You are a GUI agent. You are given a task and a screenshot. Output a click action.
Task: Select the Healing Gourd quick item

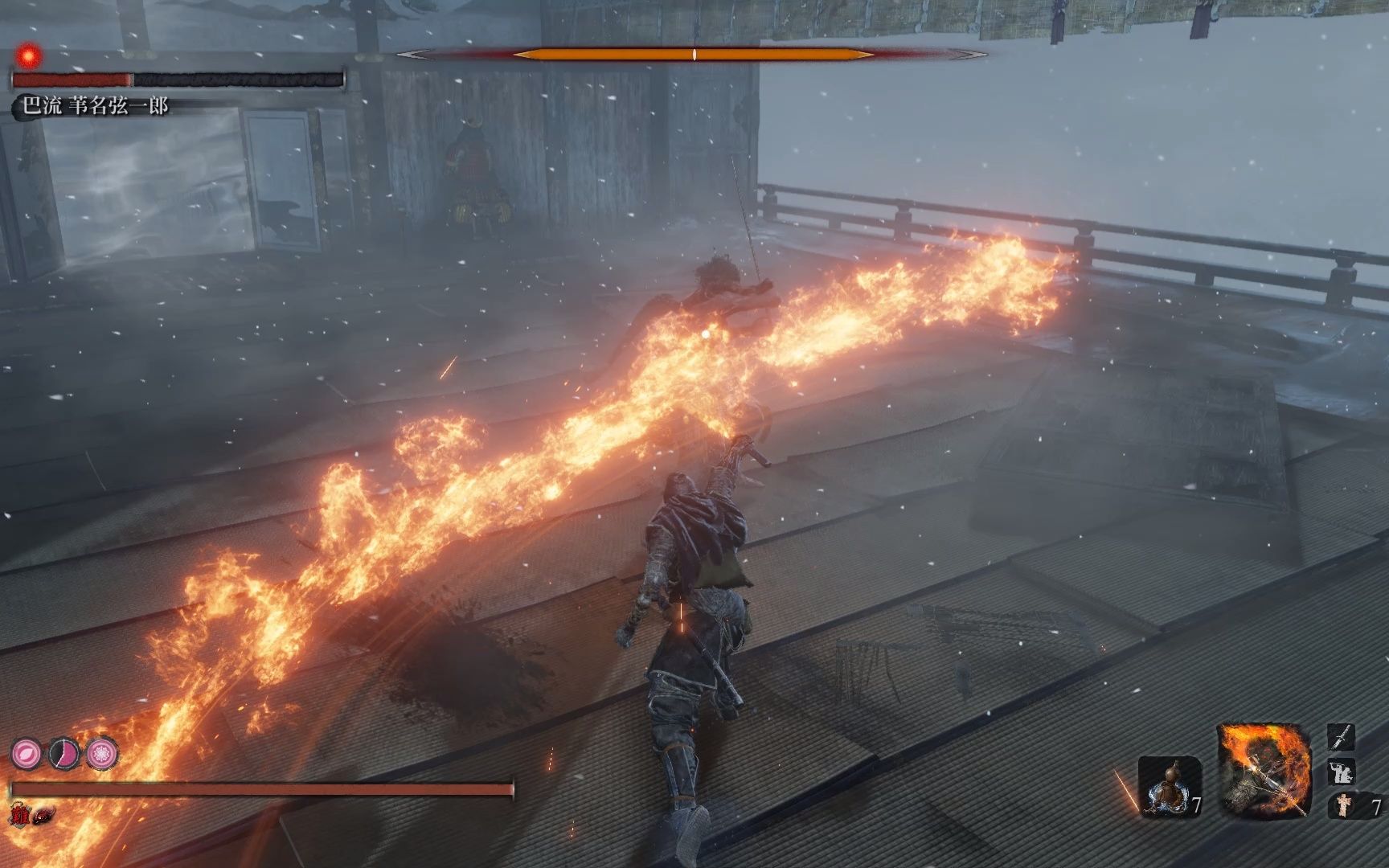pyautogui.click(x=1169, y=786)
